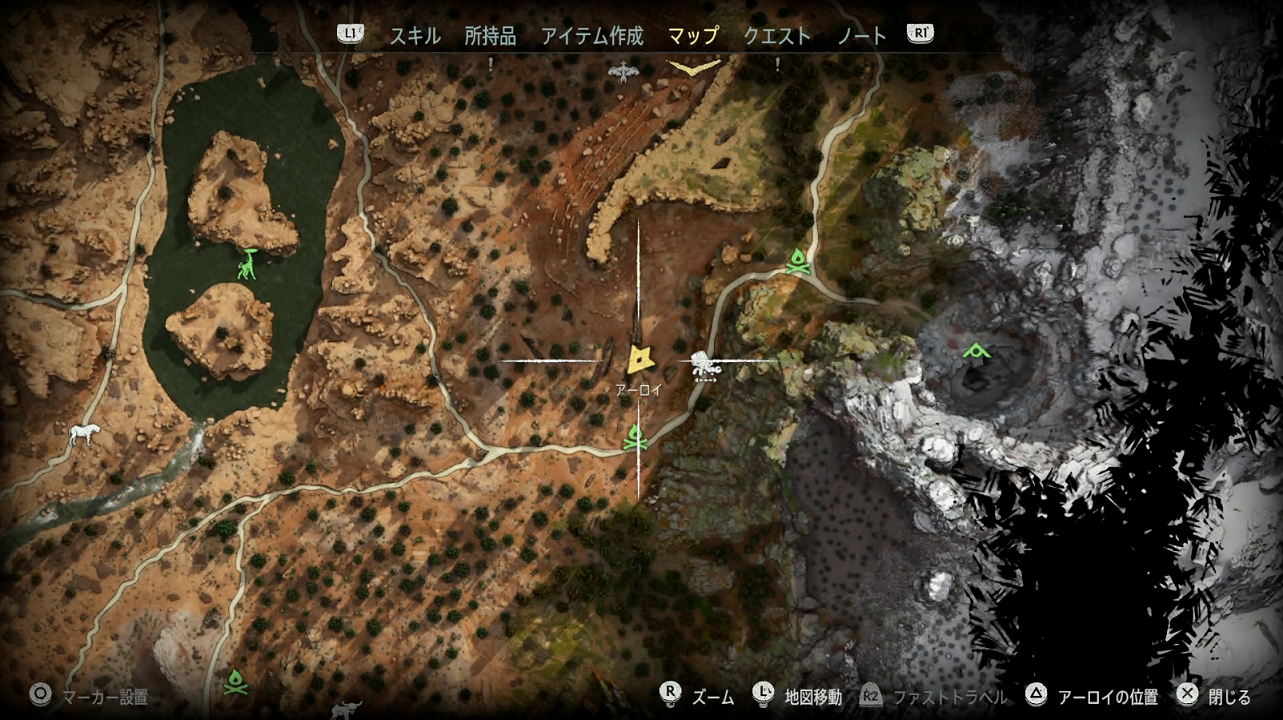The width and height of the screenshot is (1283, 720).
Task: Open the クエスト tab
Action: 777,36
